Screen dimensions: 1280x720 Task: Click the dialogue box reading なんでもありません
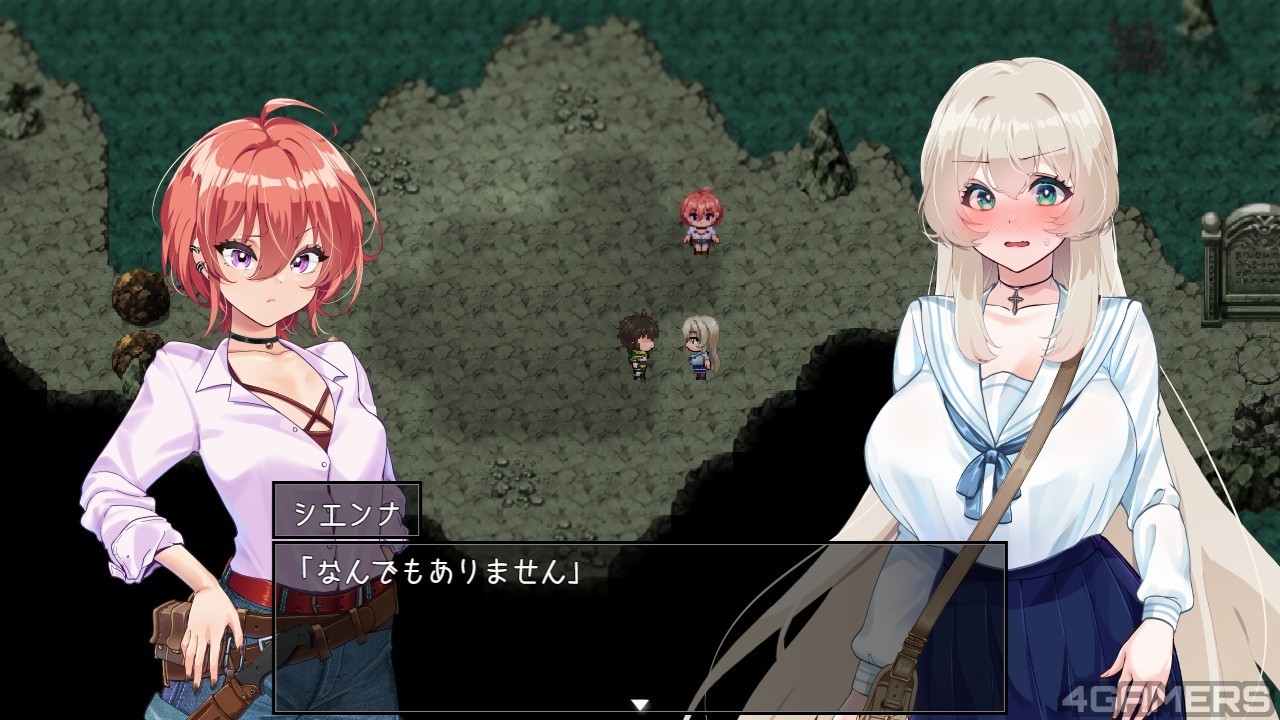(638, 626)
